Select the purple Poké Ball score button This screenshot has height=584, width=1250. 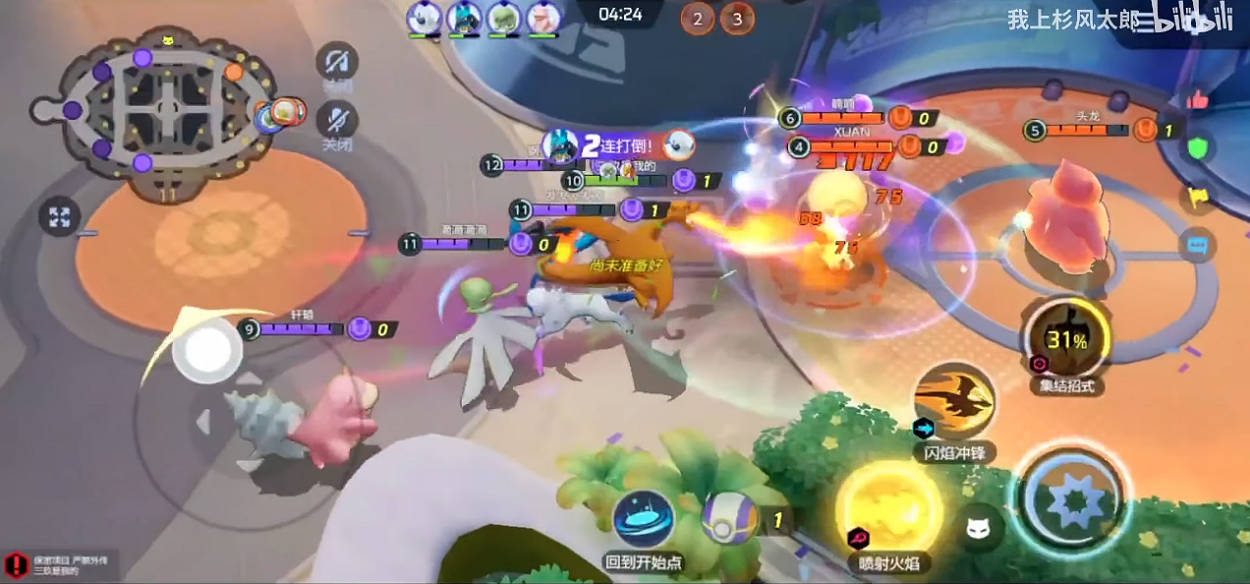733,519
